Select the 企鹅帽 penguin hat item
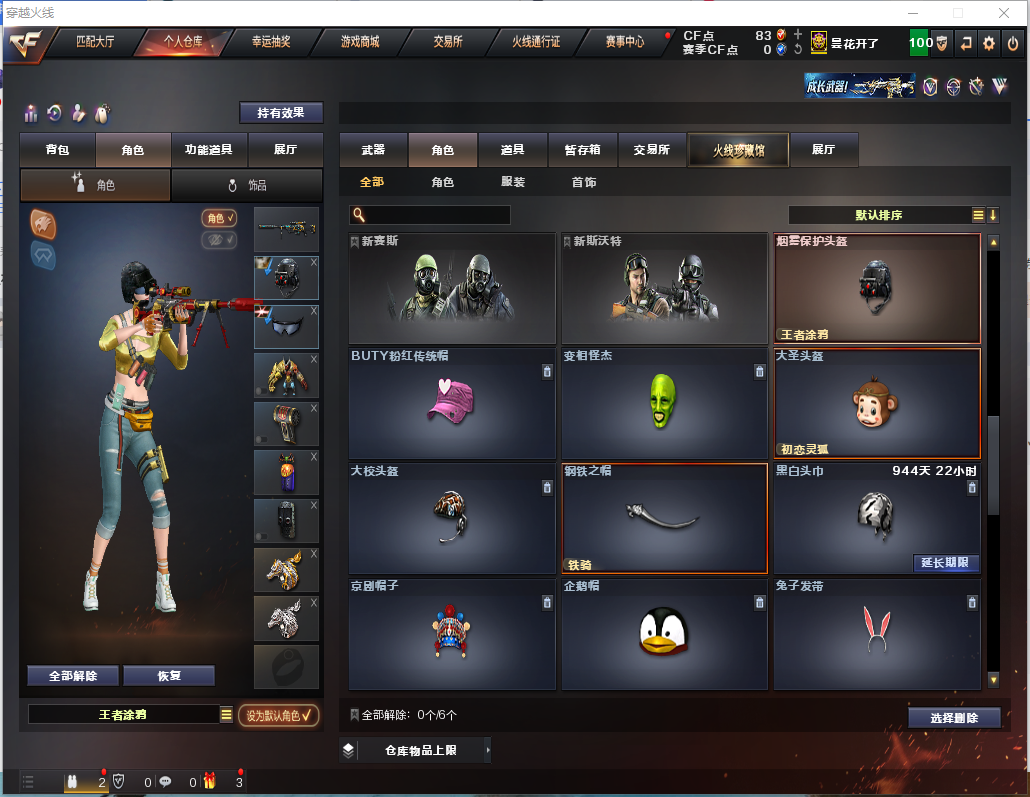This screenshot has height=797, width=1030. point(664,634)
